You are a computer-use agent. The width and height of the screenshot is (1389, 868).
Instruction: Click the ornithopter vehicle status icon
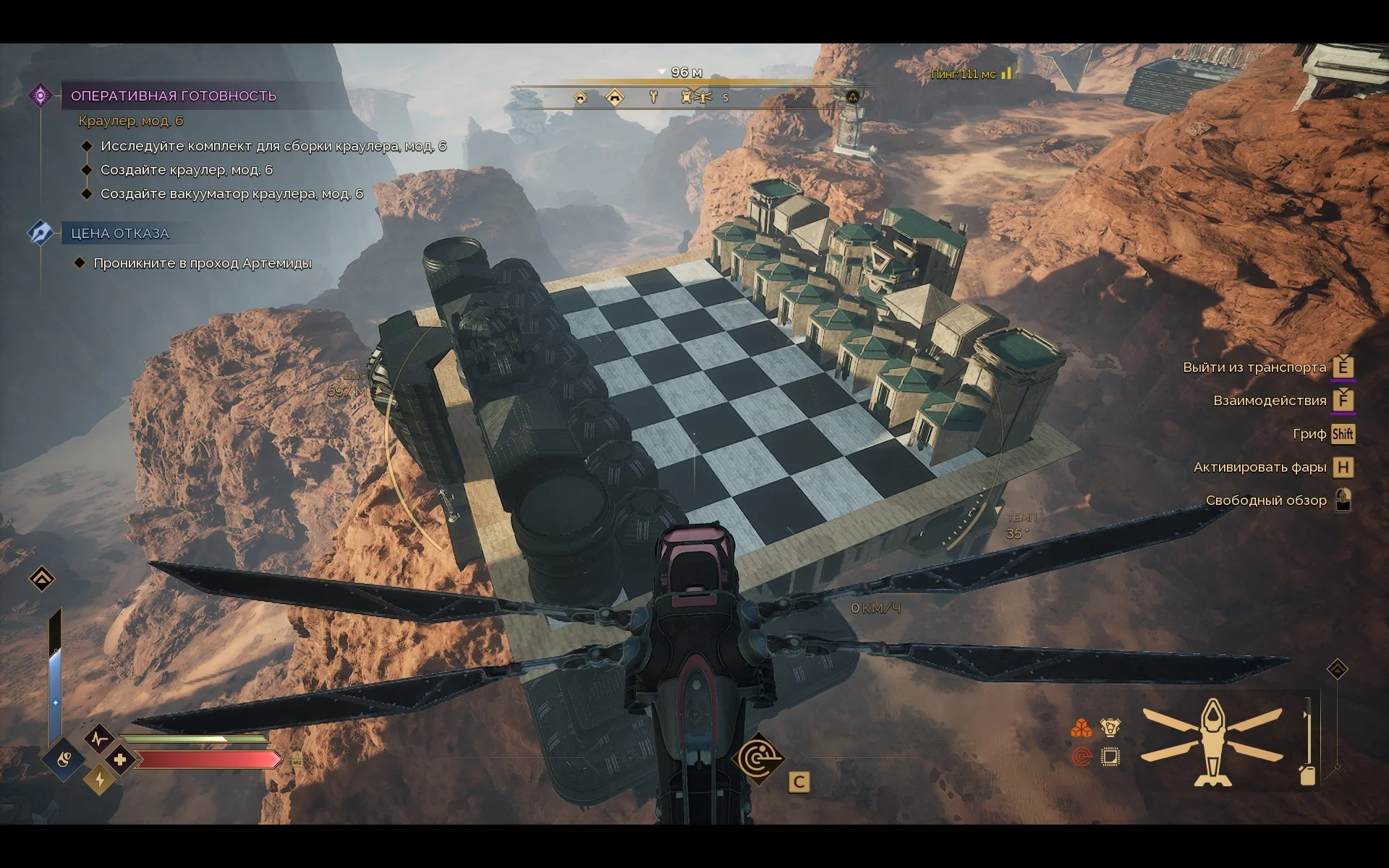pyautogui.click(x=1212, y=742)
